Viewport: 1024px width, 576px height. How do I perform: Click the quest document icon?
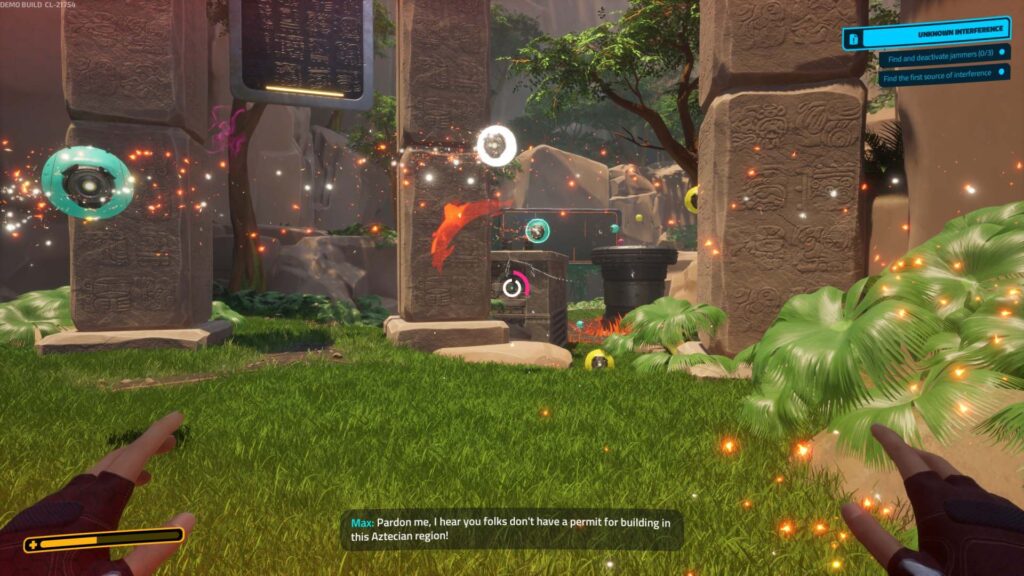pyautogui.click(x=853, y=39)
